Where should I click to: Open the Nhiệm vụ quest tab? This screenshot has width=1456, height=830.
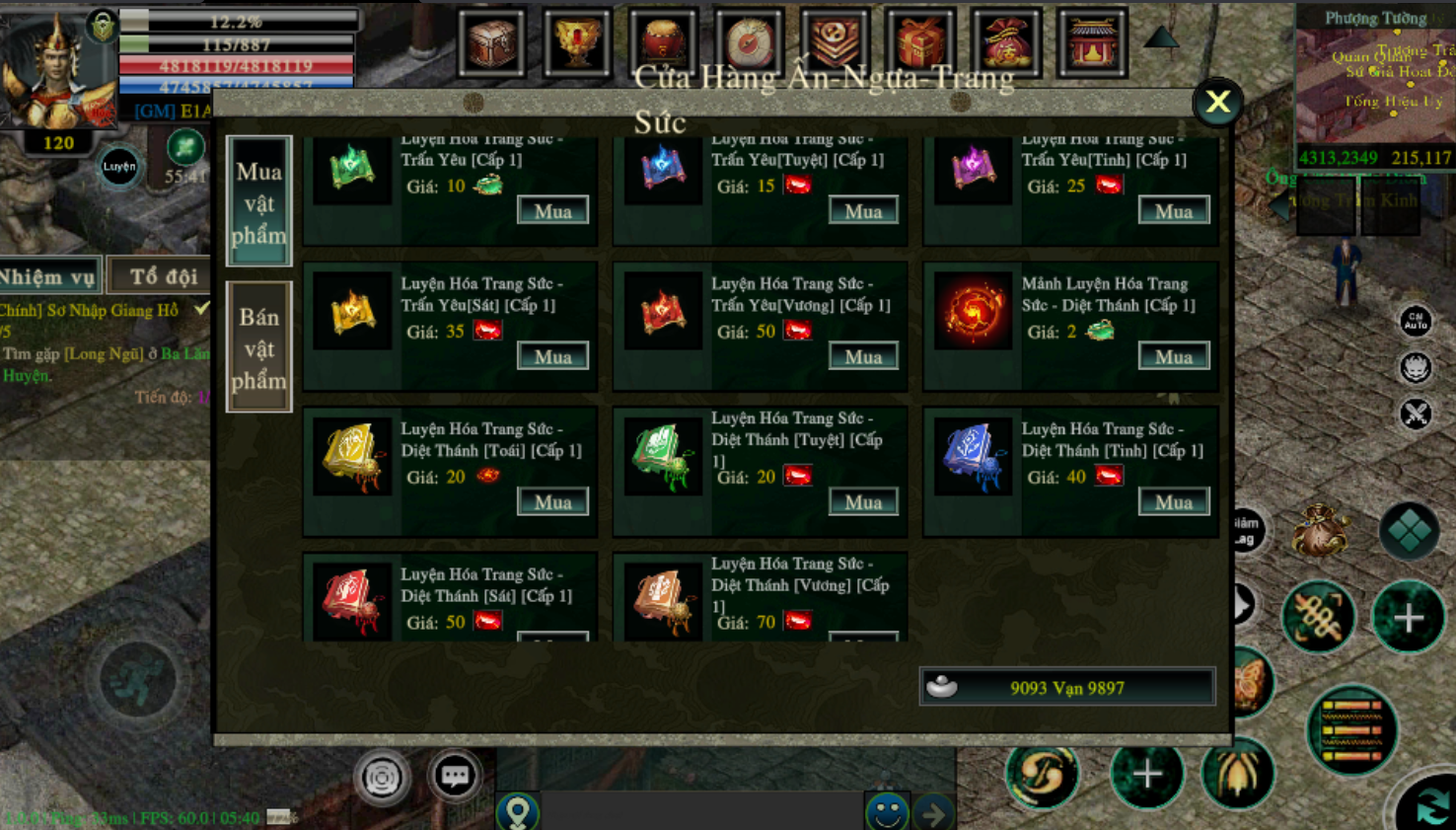pyautogui.click(x=49, y=277)
